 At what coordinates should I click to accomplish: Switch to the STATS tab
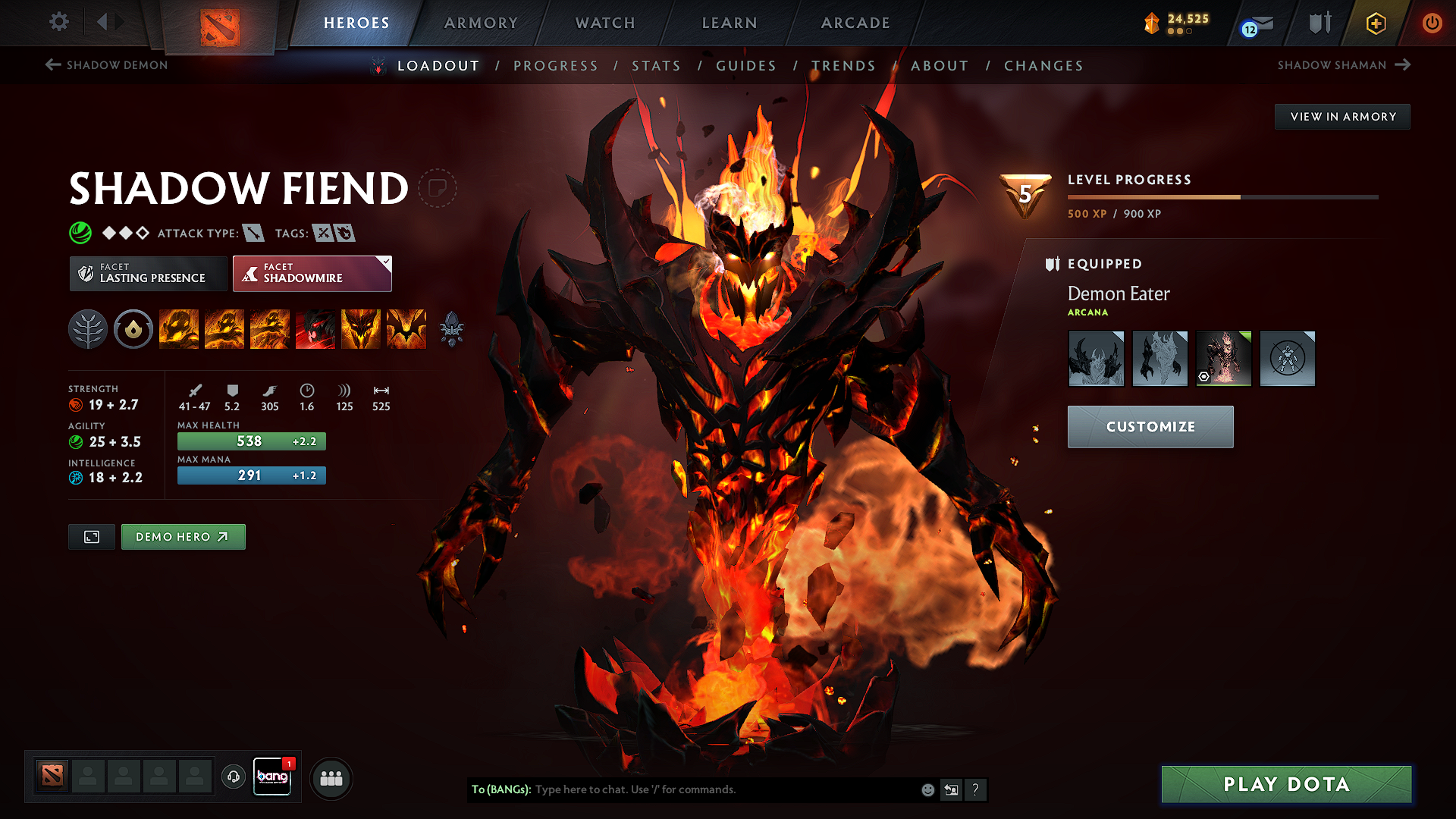(656, 66)
